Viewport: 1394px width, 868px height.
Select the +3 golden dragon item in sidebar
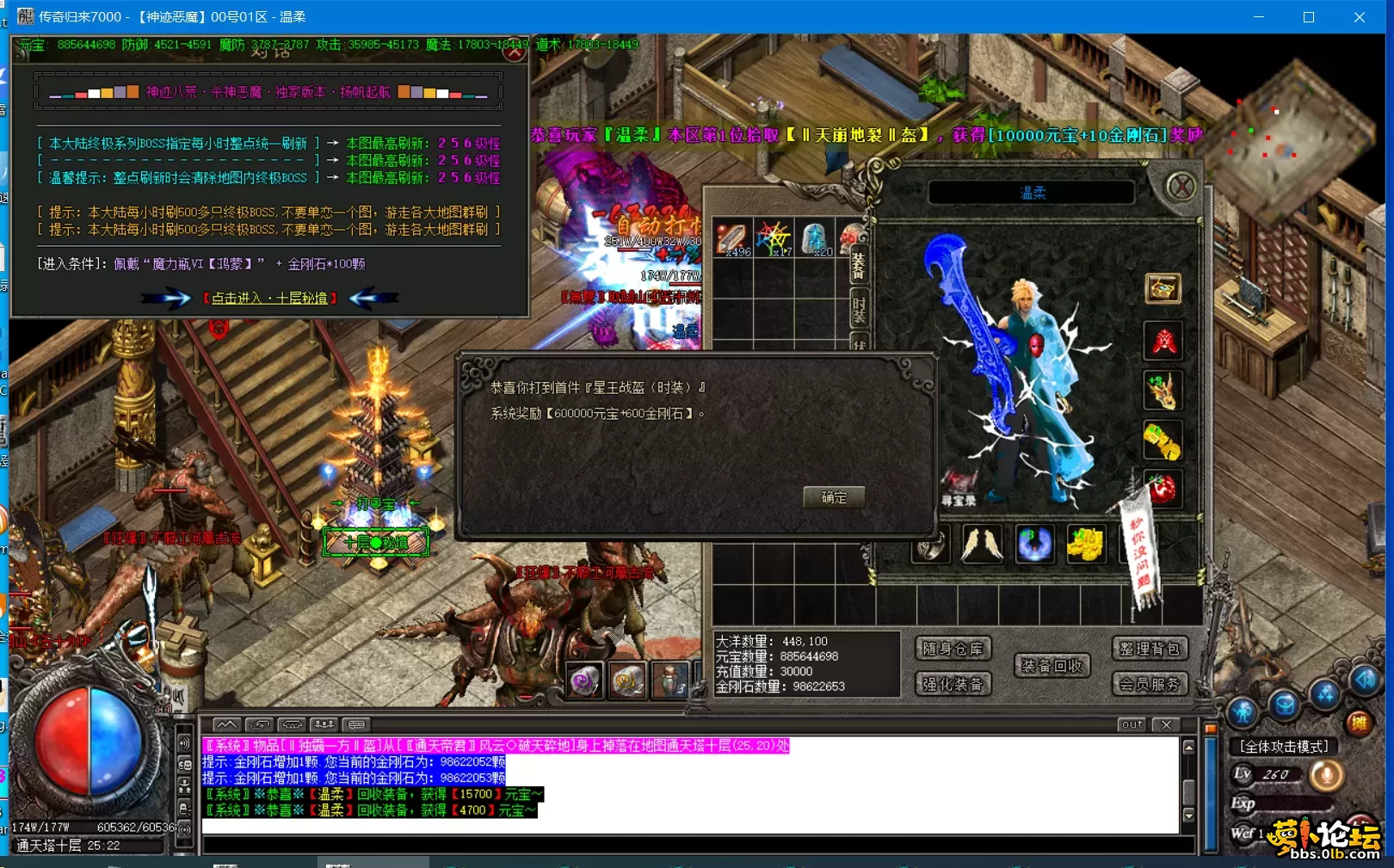pos(1163,391)
